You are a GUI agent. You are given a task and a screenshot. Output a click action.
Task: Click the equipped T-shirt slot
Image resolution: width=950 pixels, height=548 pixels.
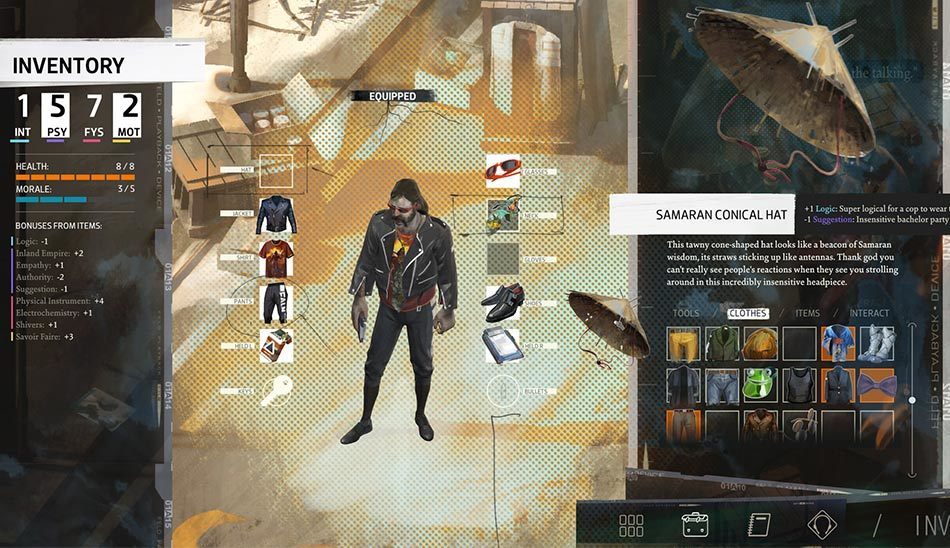click(x=277, y=257)
